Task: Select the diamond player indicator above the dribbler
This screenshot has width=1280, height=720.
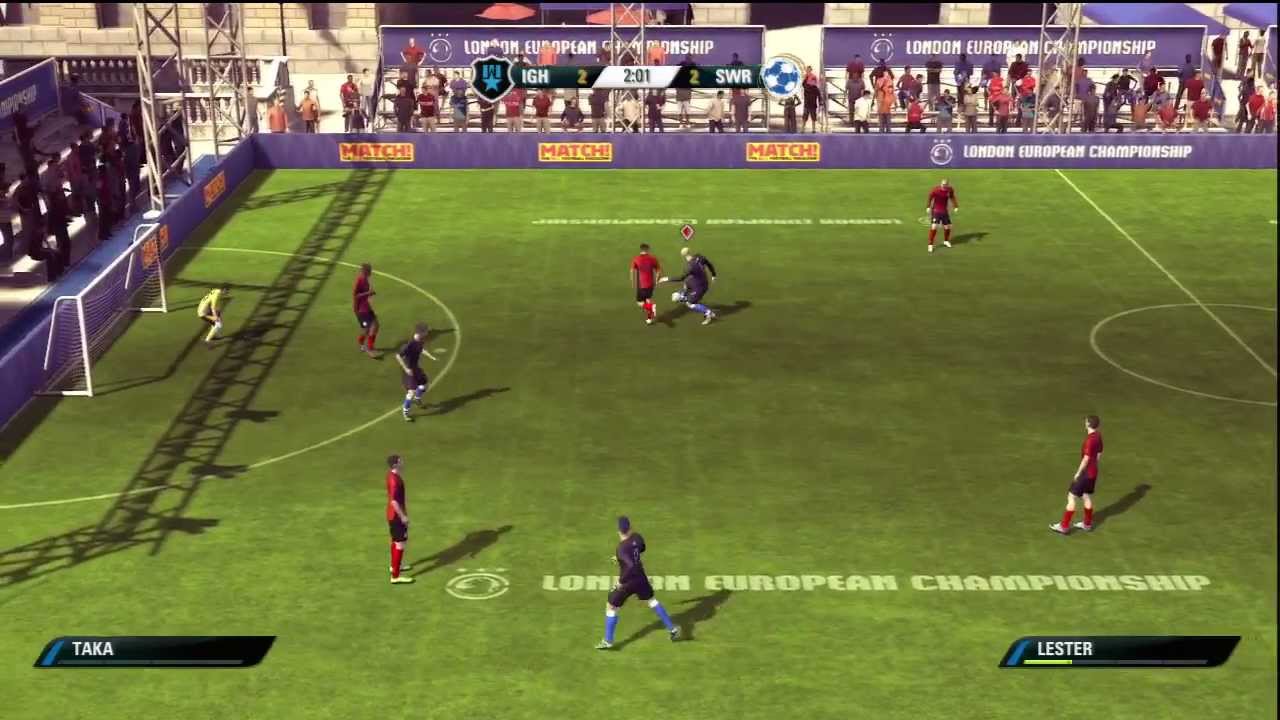Action: pos(687,232)
